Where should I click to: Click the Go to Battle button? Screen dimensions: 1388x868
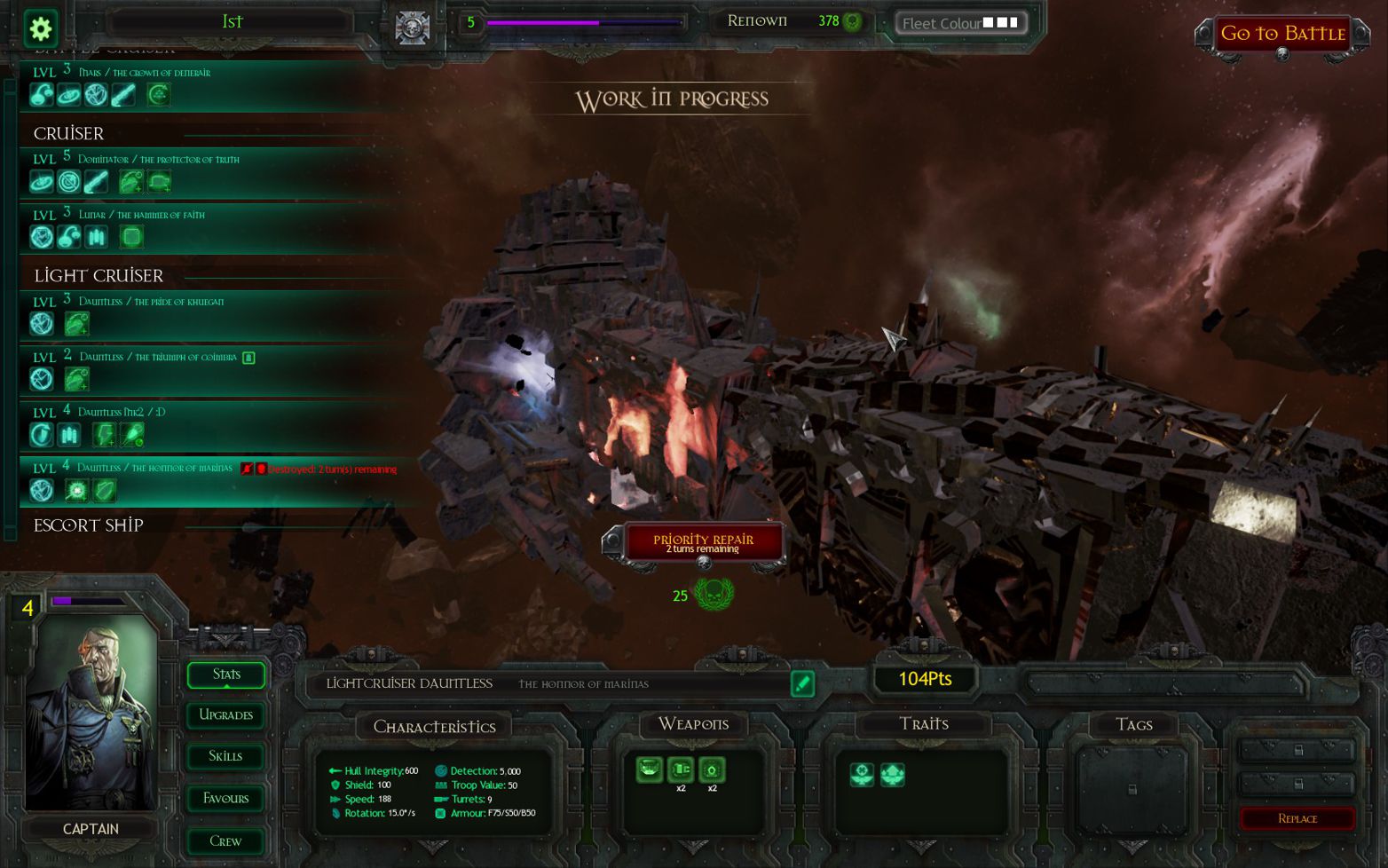1282,34
